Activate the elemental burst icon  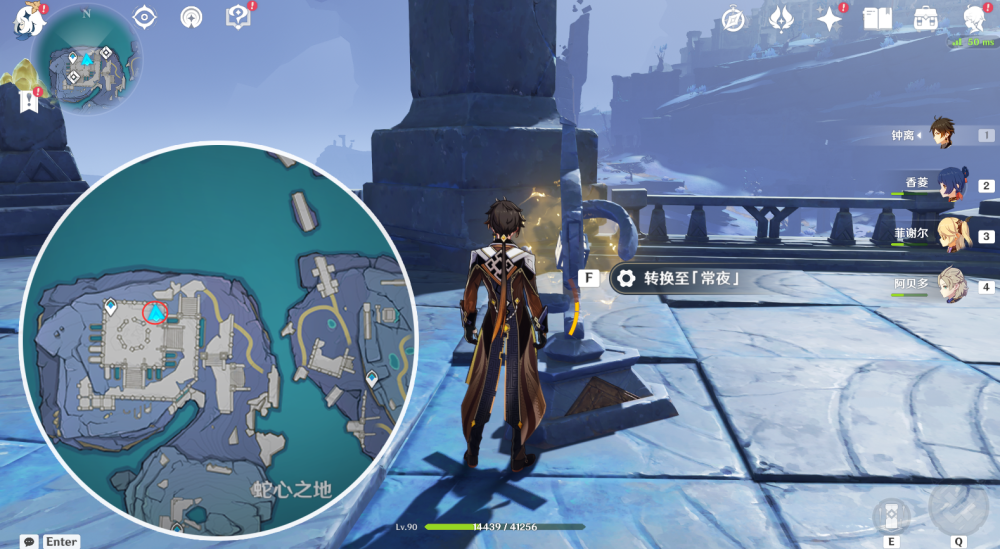[x=958, y=509]
